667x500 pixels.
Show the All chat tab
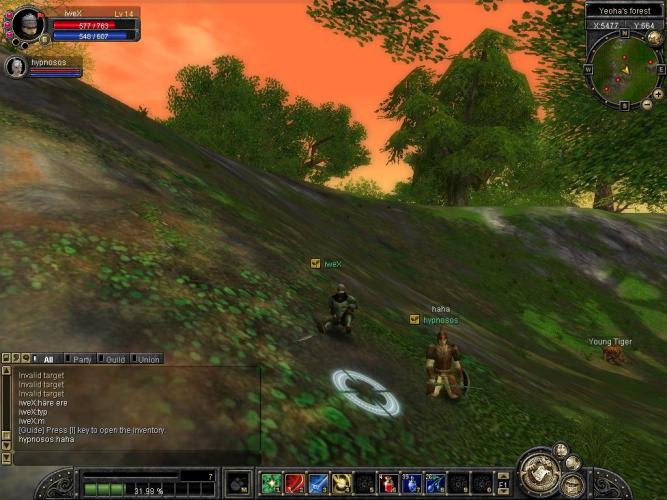click(48, 359)
